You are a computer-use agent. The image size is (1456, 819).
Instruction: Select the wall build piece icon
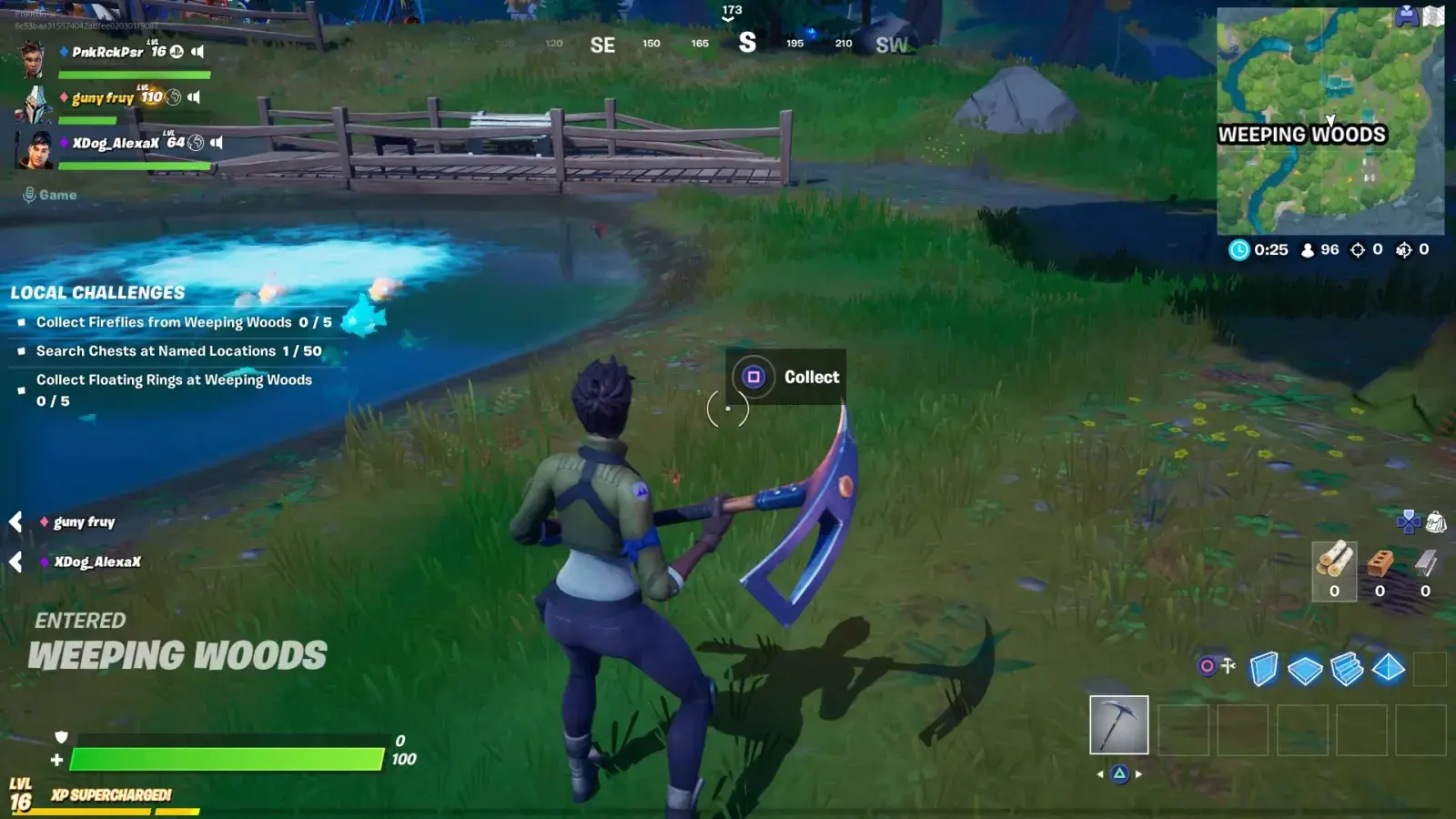point(1264,669)
